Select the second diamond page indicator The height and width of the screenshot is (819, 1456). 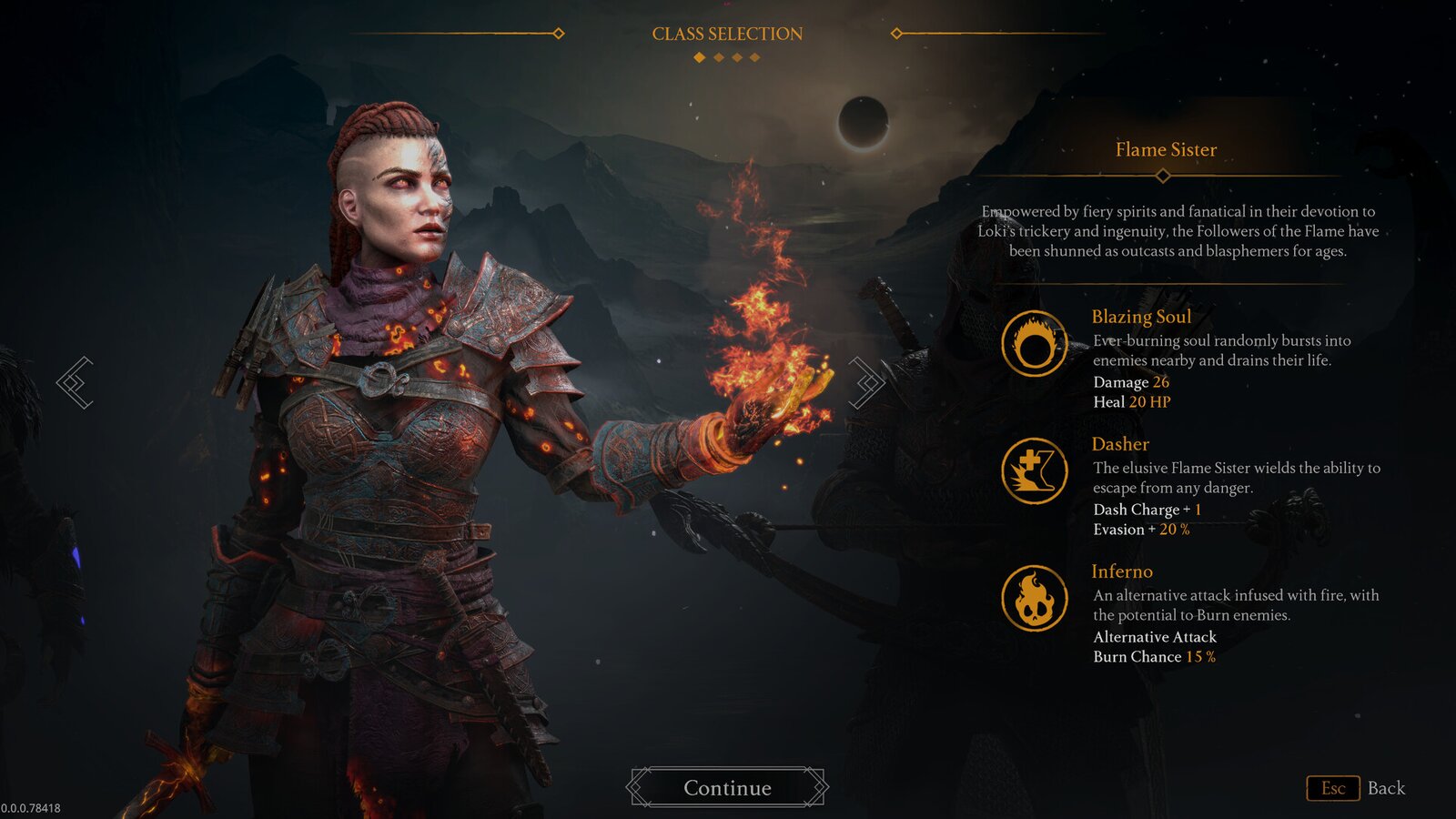click(x=718, y=57)
